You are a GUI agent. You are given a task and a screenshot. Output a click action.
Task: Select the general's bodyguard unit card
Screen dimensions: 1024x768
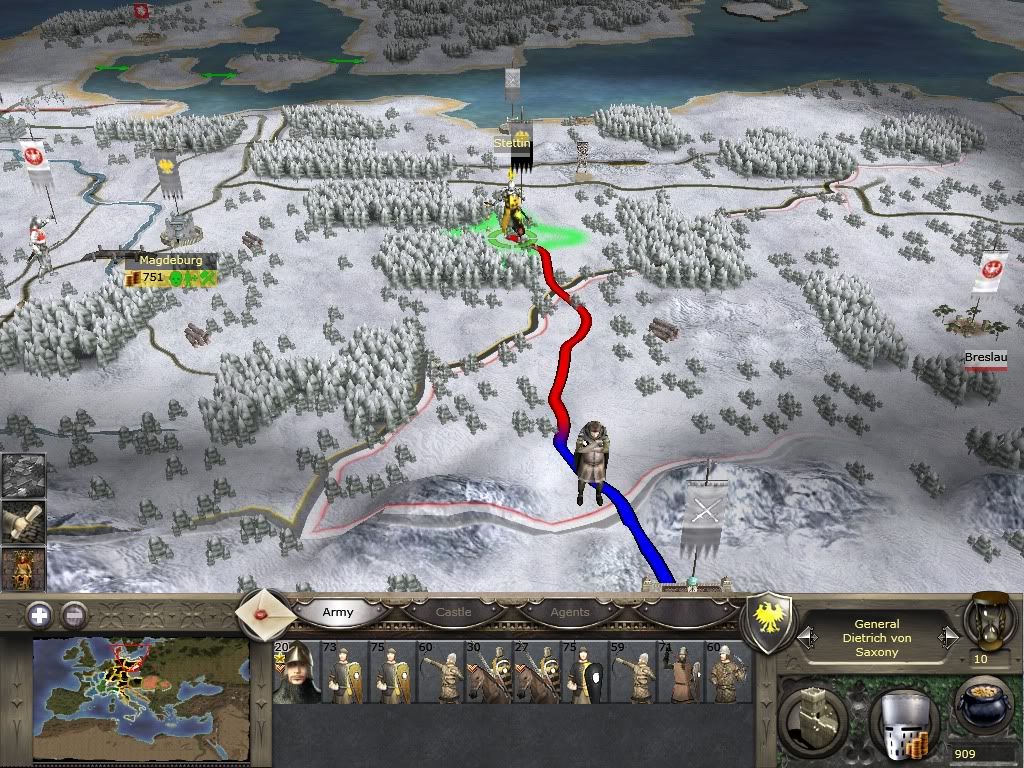tap(296, 672)
